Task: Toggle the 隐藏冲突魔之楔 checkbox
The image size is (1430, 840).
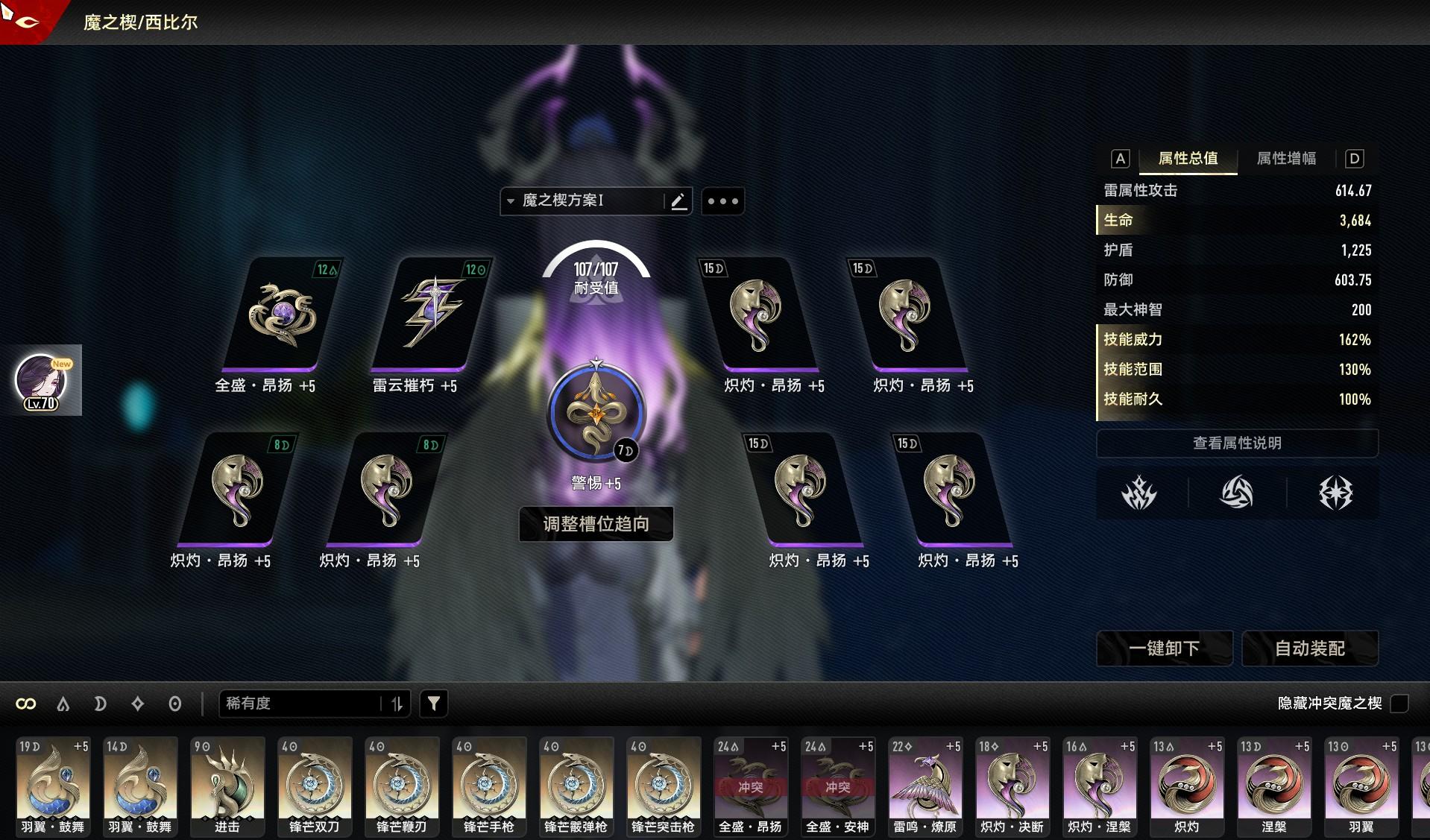Action: pos(1399,703)
